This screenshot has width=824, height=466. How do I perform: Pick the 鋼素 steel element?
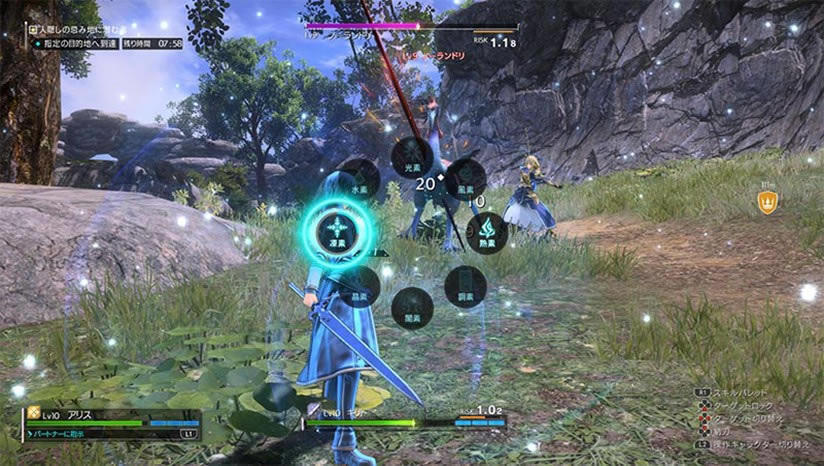[465, 285]
